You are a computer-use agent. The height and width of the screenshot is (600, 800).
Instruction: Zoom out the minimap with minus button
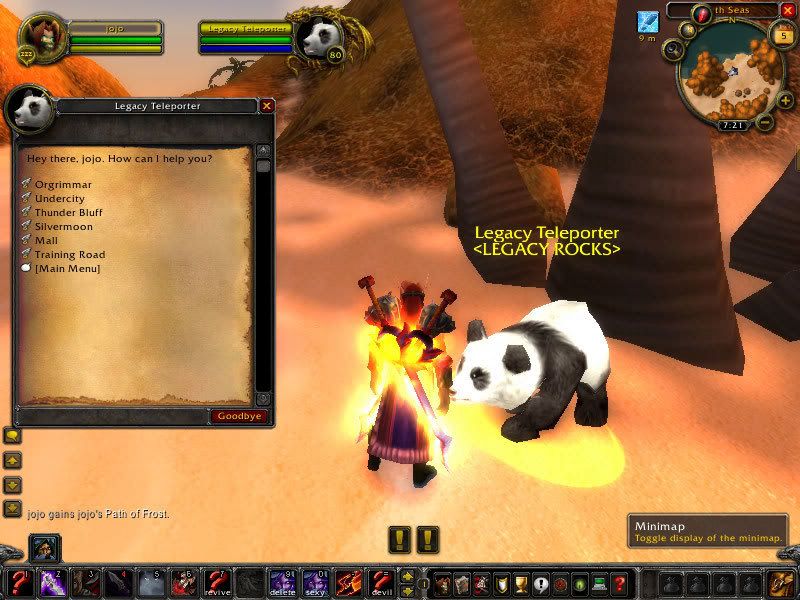pos(763,123)
